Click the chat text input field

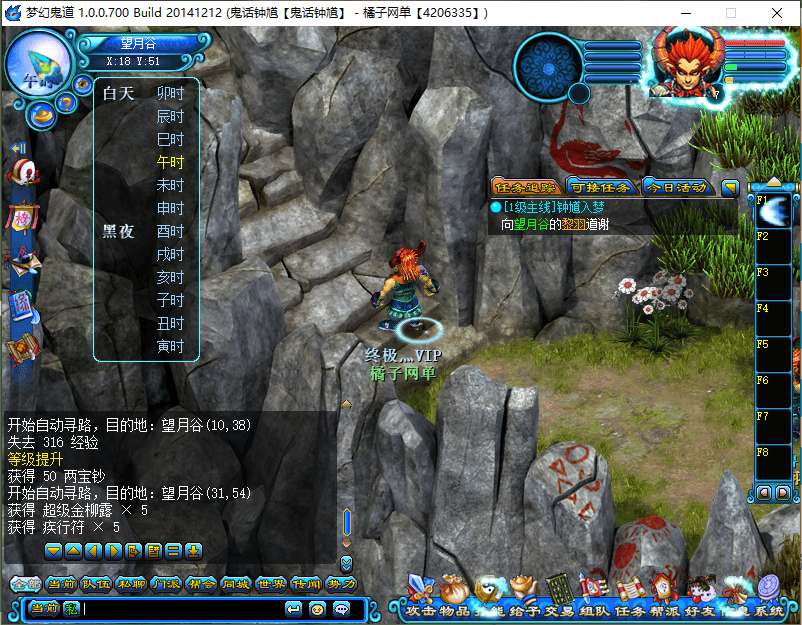[180, 608]
